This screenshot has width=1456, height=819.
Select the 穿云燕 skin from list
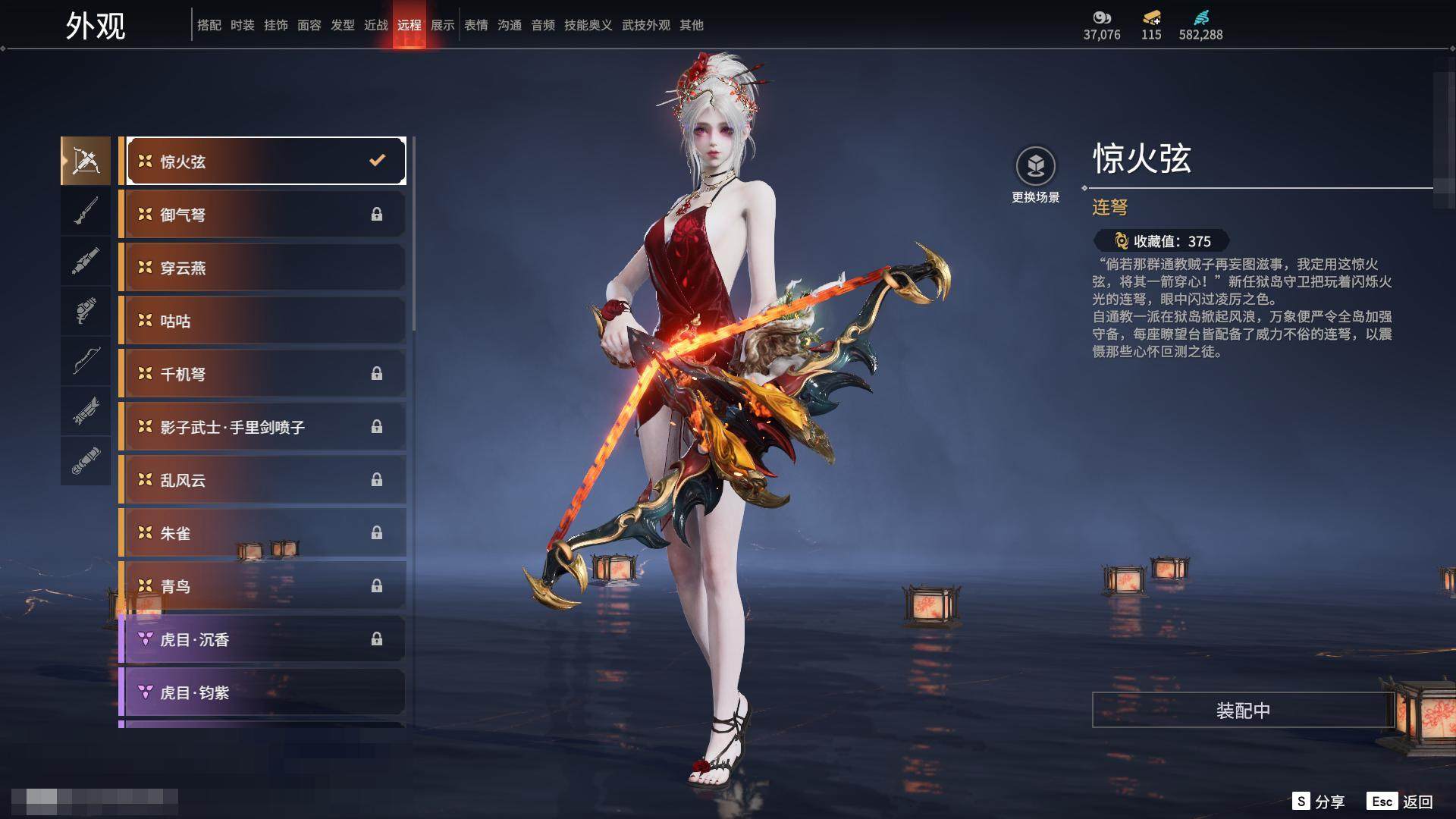(262, 268)
